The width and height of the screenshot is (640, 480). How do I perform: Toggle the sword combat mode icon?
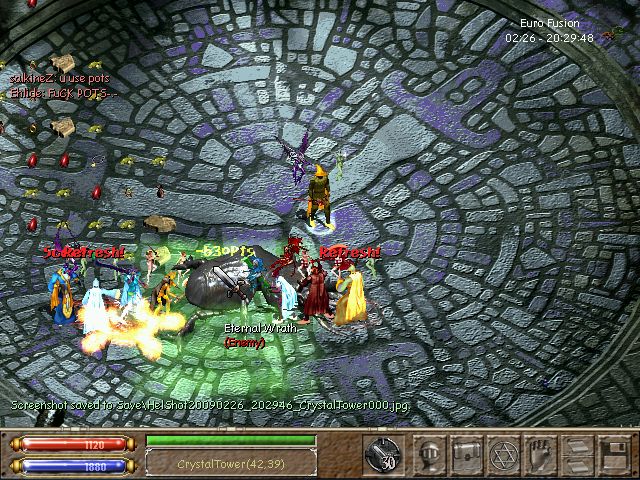[x=381, y=453]
